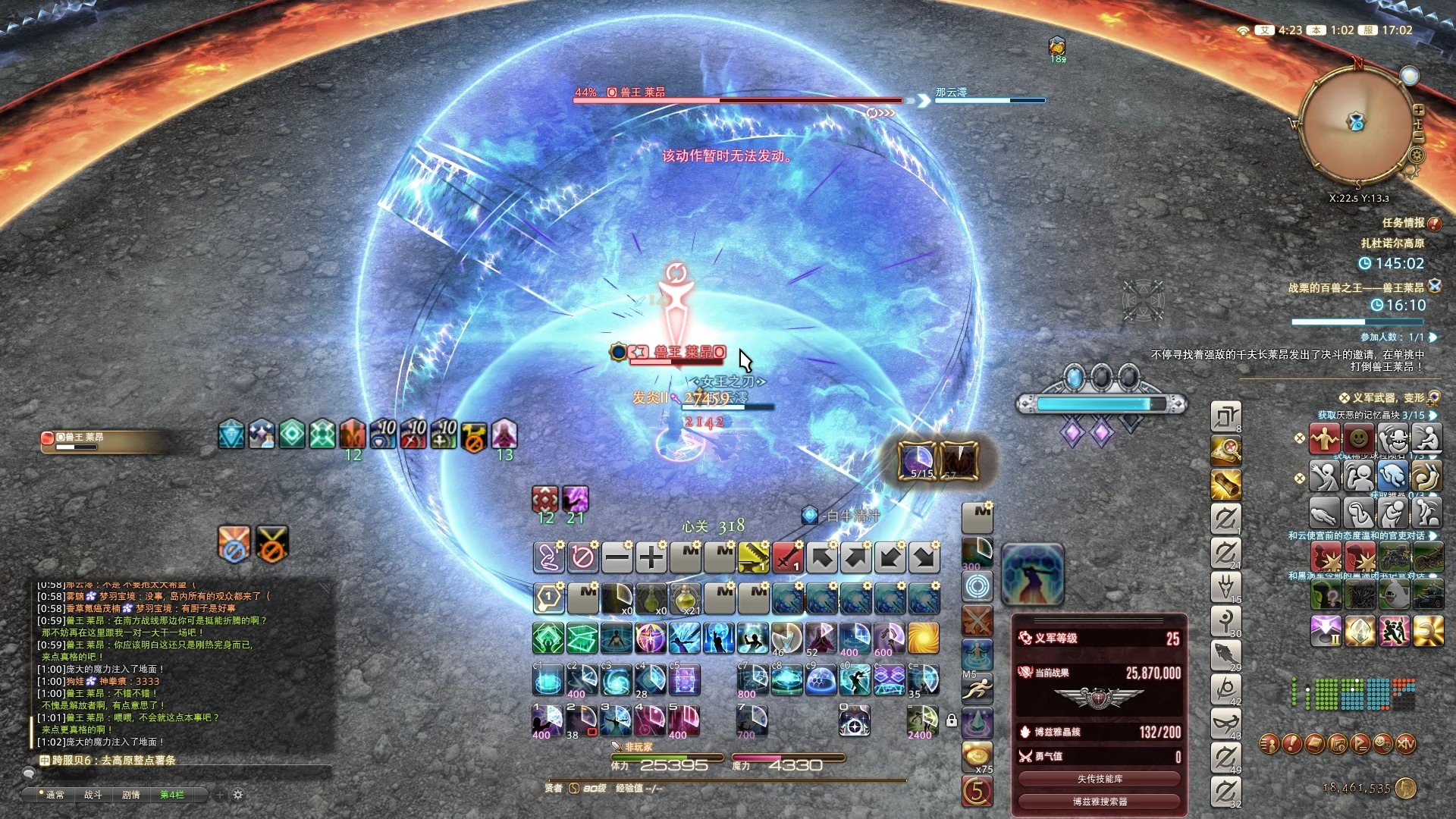Toggle the hotbar padlock
Viewport: 1456px width, 819px height.
952,720
